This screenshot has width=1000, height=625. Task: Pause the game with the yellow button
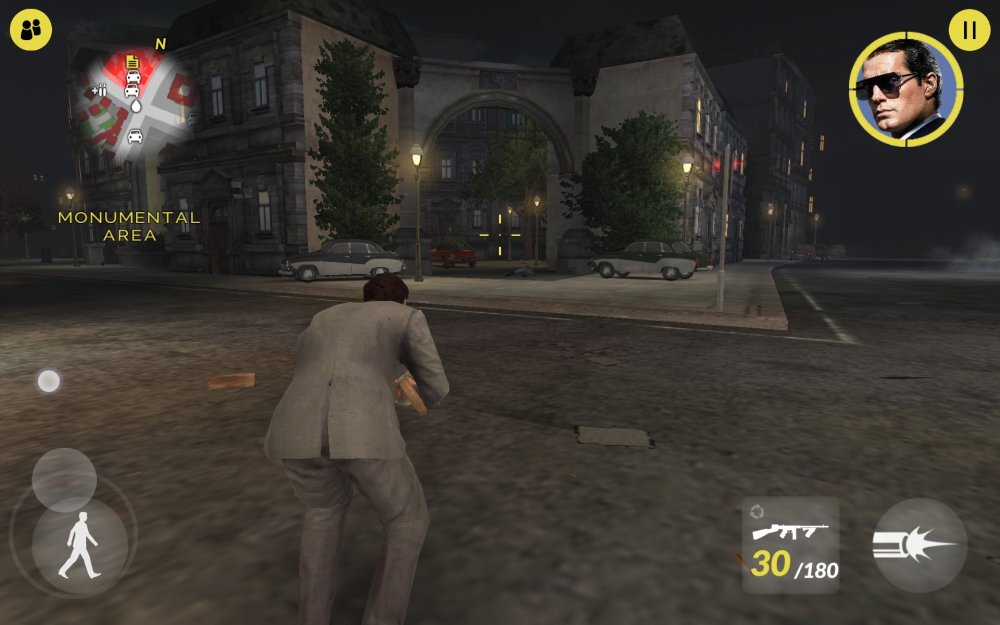[968, 30]
